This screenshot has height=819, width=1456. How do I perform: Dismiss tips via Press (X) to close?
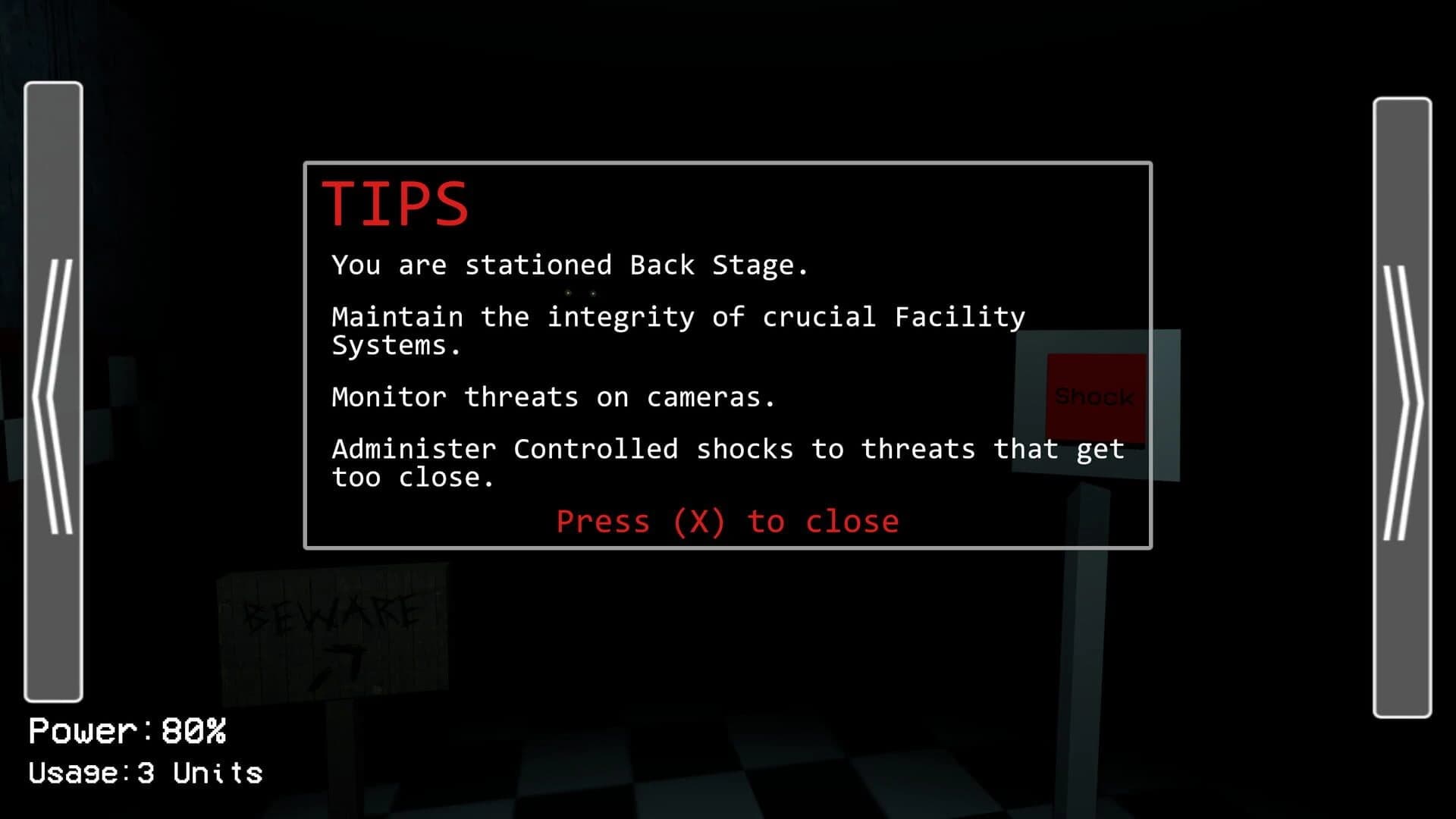[x=726, y=521]
